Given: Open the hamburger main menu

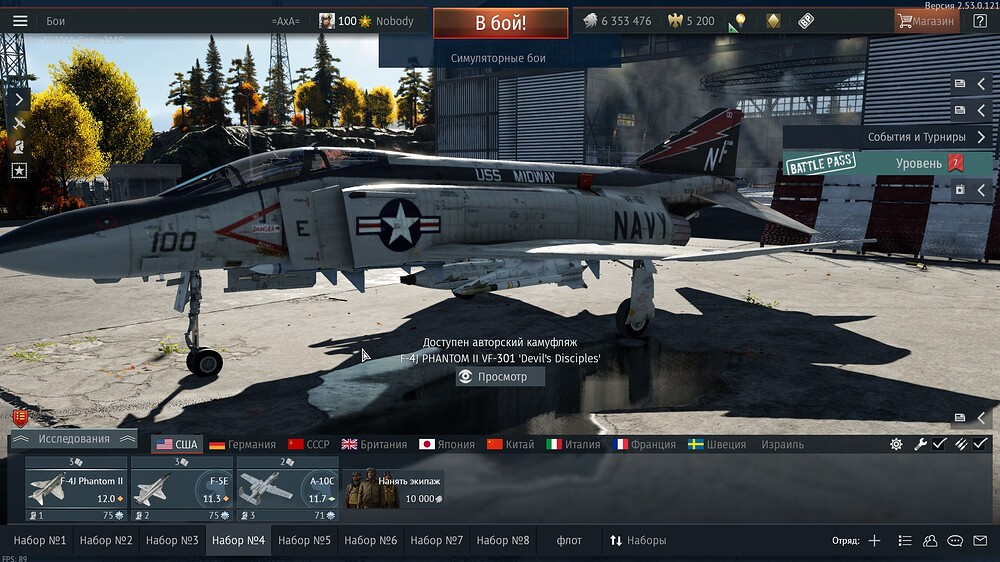Looking at the screenshot, I should click(20, 21).
